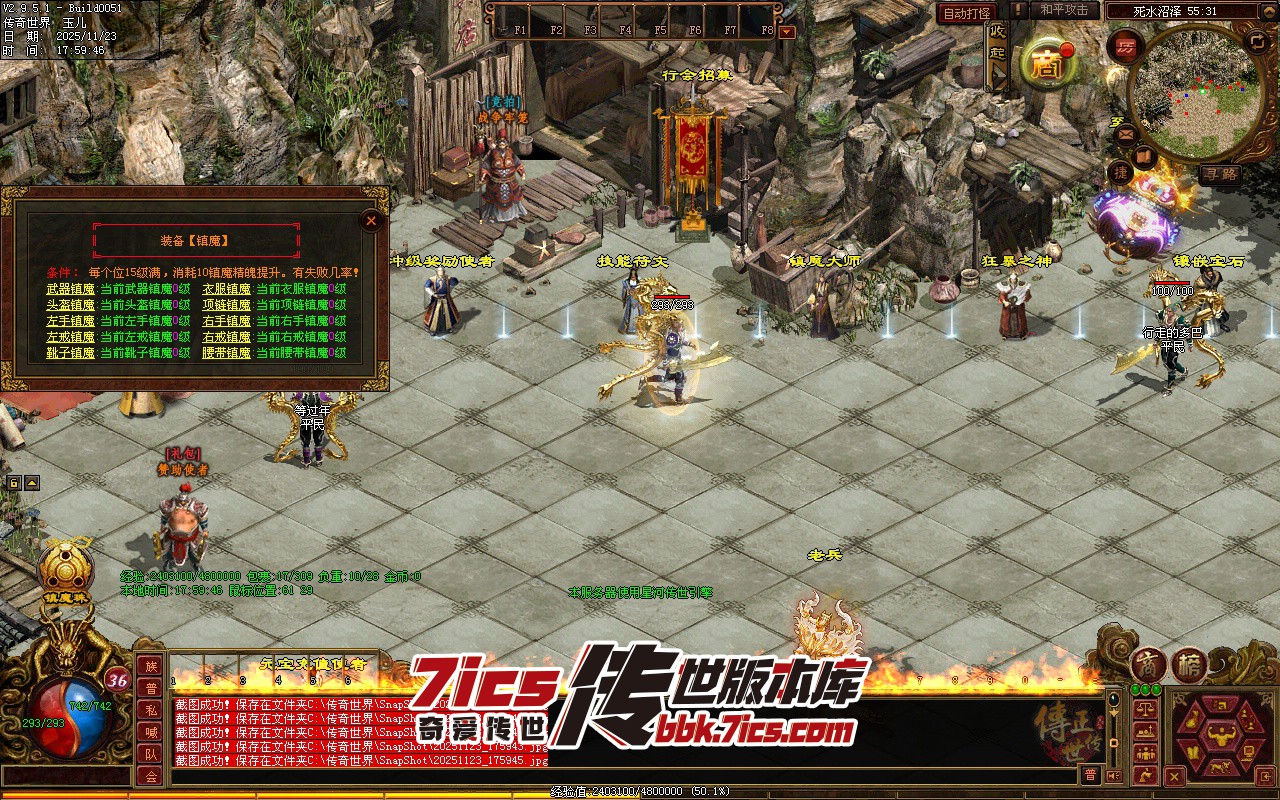Open the 捷 shortcut button near minimap
Image resolution: width=1280 pixels, height=800 pixels.
[x=1122, y=174]
